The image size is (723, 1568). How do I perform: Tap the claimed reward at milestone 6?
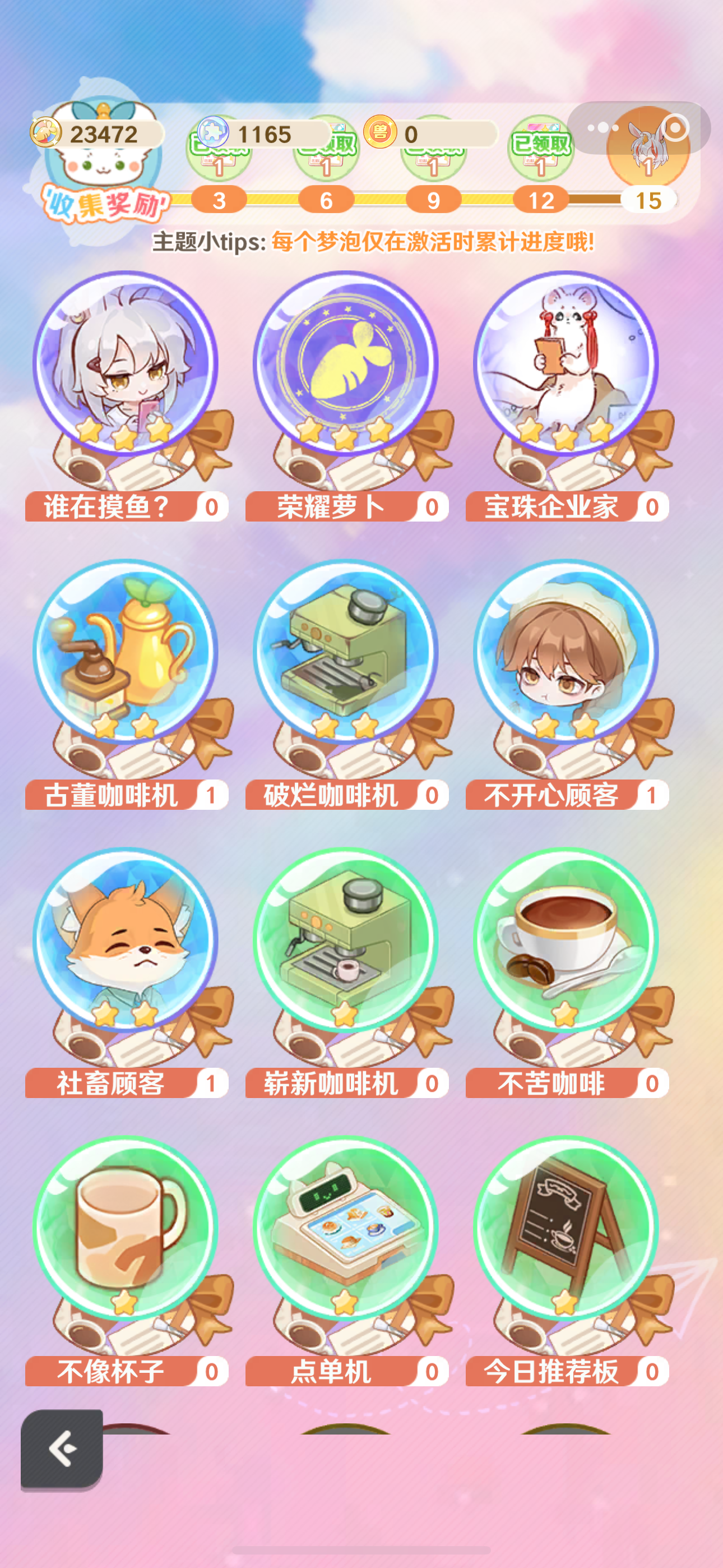click(x=326, y=151)
